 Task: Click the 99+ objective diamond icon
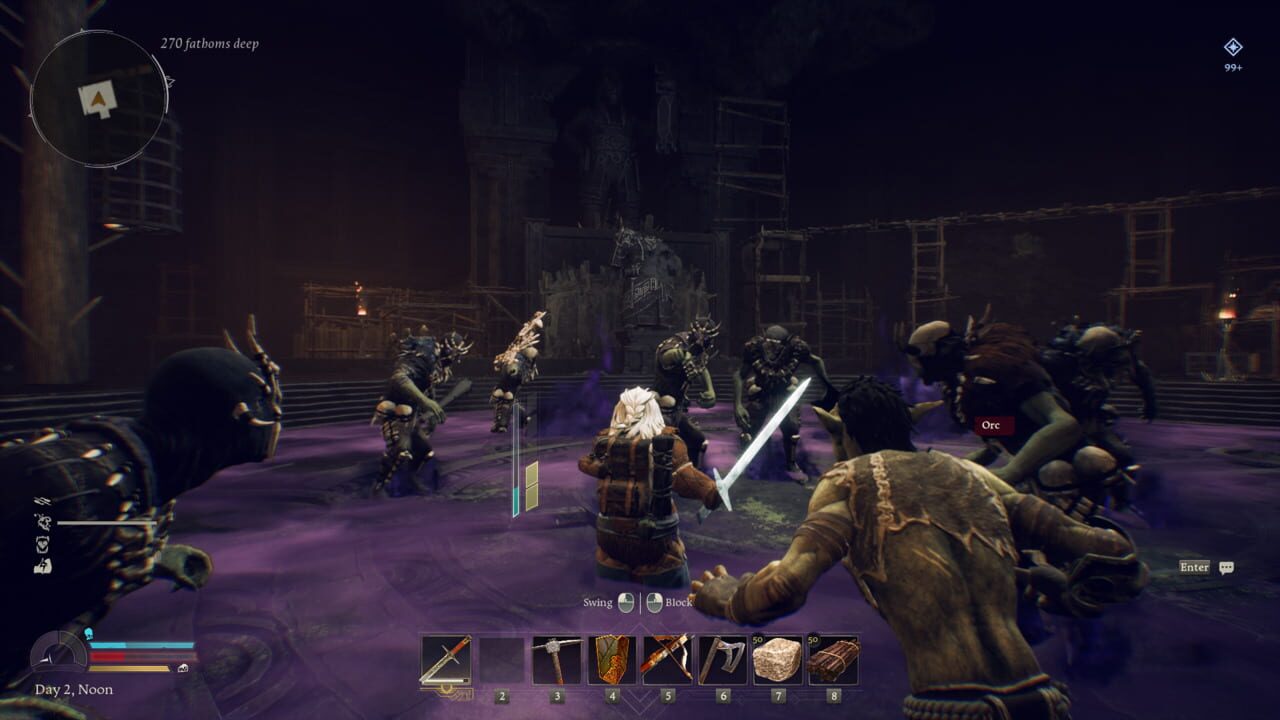click(1234, 46)
